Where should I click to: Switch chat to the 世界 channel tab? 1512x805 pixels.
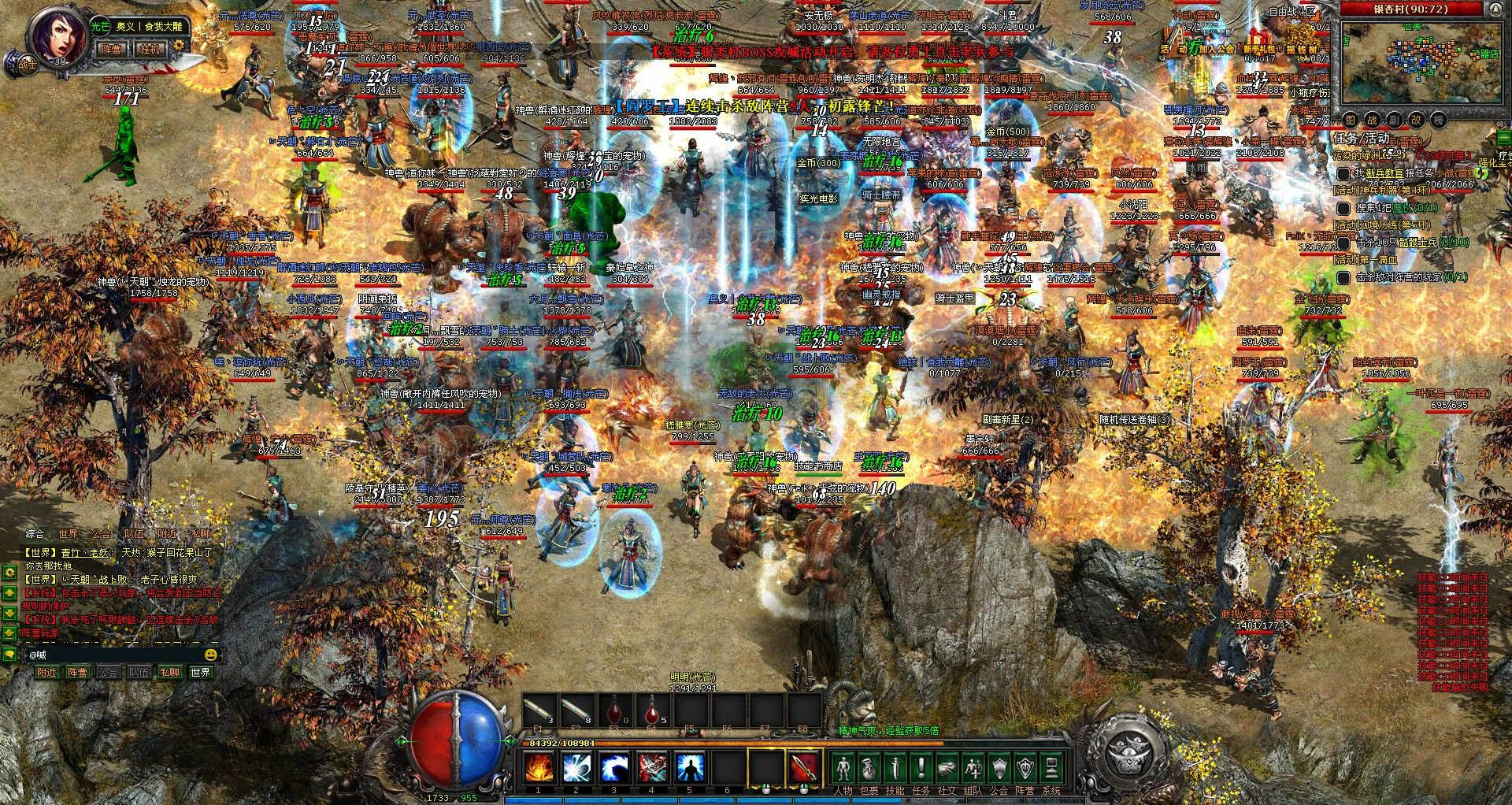coord(69,534)
